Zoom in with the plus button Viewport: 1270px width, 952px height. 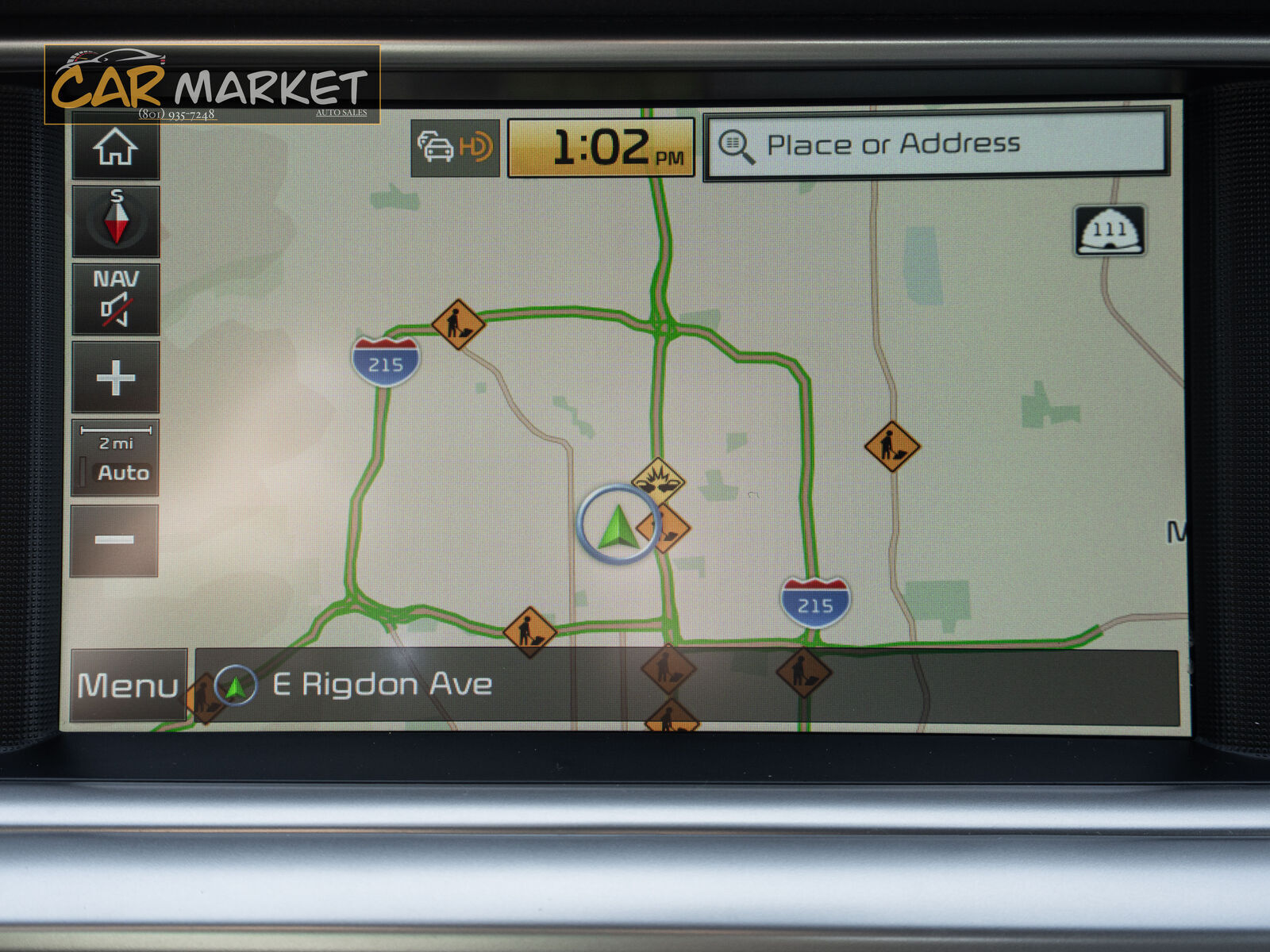tap(116, 377)
